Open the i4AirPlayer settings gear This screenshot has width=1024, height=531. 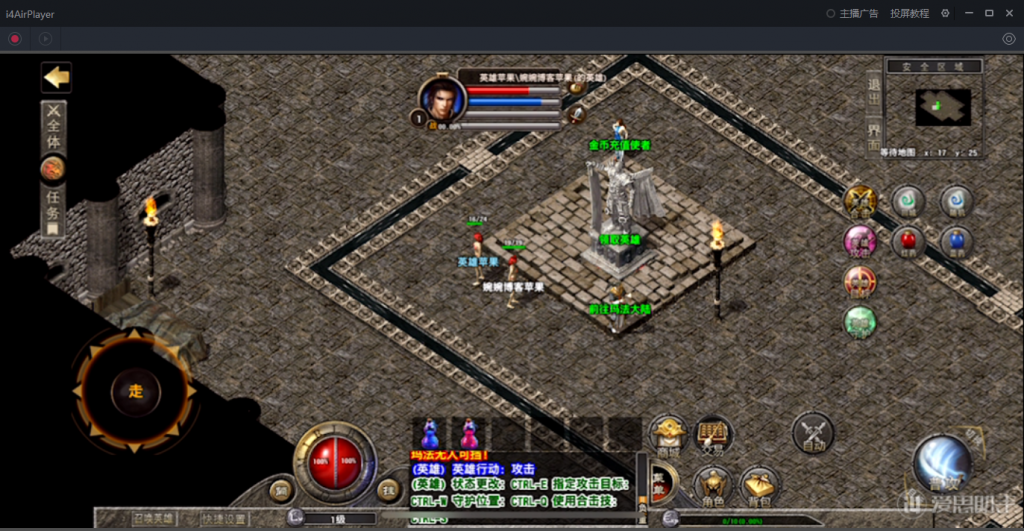[x=945, y=13]
